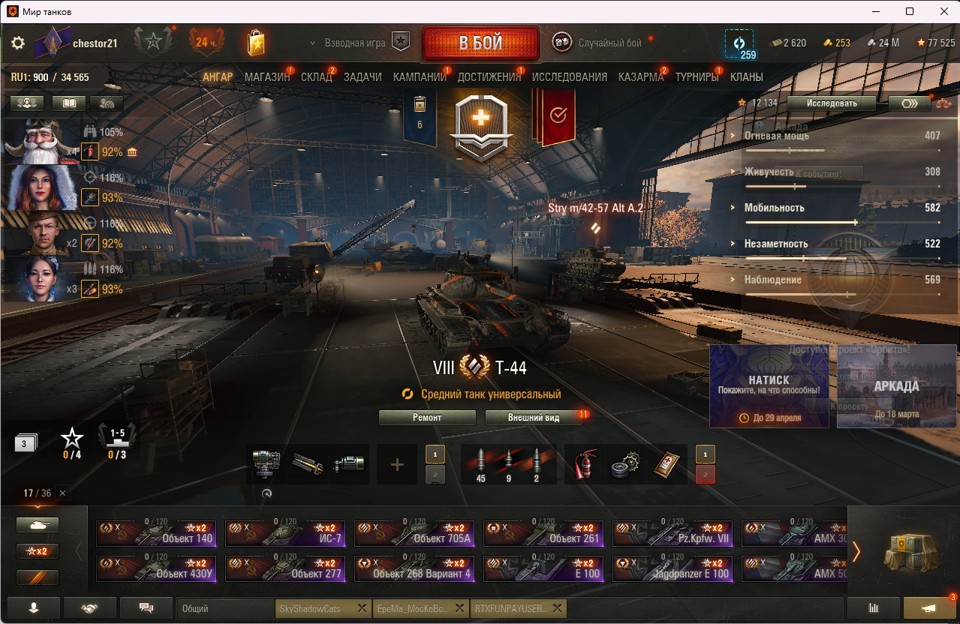Viewport: 960px width, 624px height.
Task: Open the НАТИСК game mode banner
Action: (769, 386)
